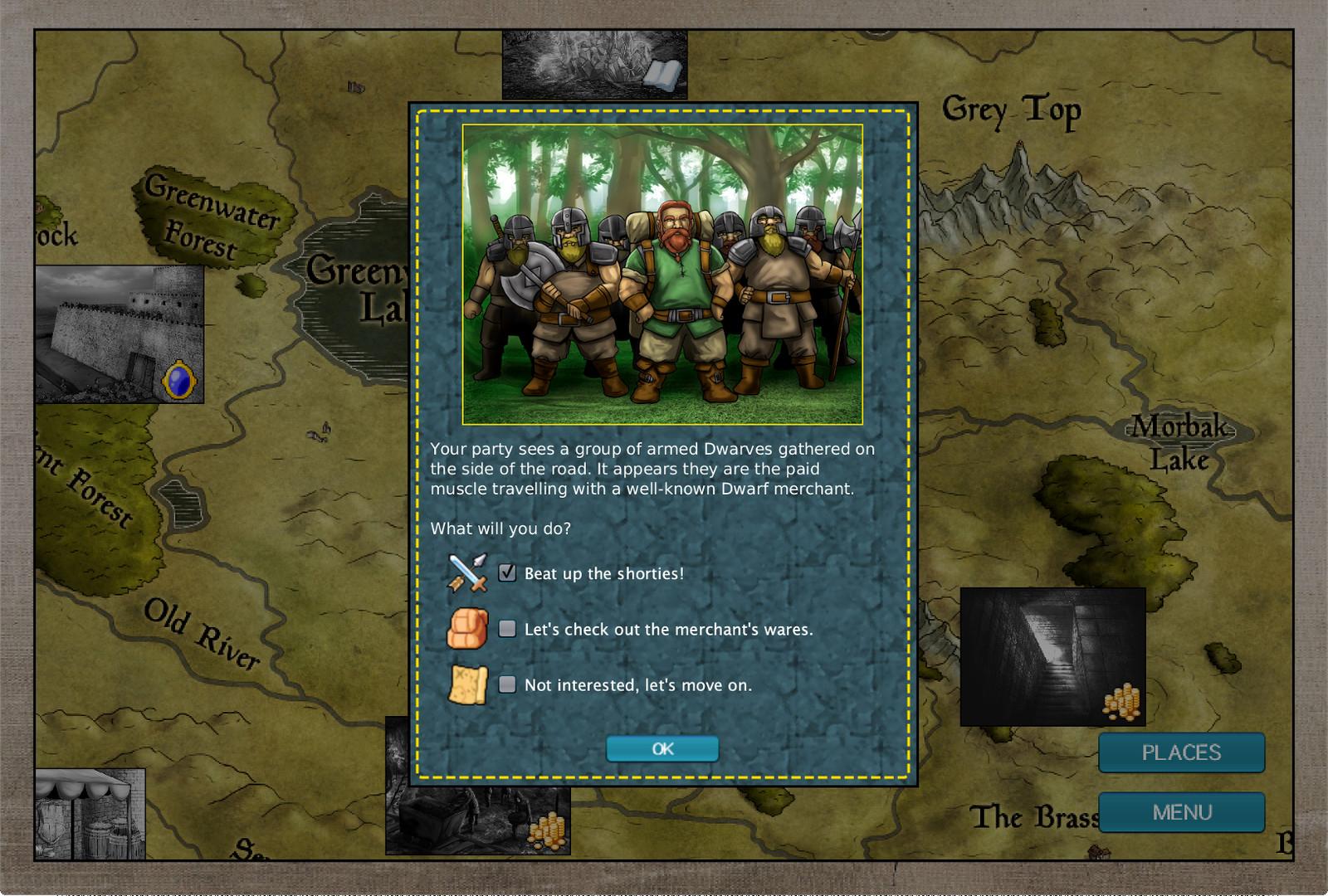Click the blue amulet icon on the fortress thumbnail
The width and height of the screenshot is (1328, 896).
(182, 381)
